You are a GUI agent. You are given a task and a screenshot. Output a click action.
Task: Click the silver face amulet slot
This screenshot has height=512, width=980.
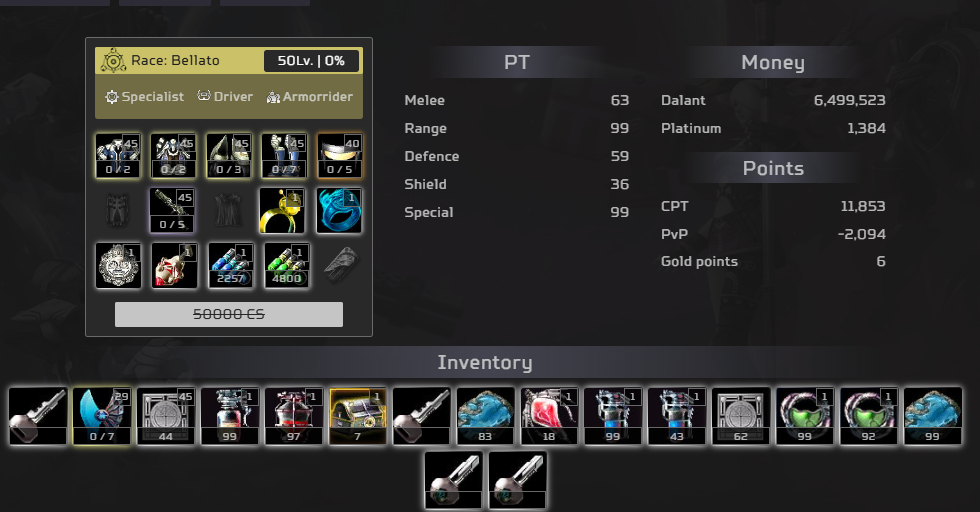118,265
